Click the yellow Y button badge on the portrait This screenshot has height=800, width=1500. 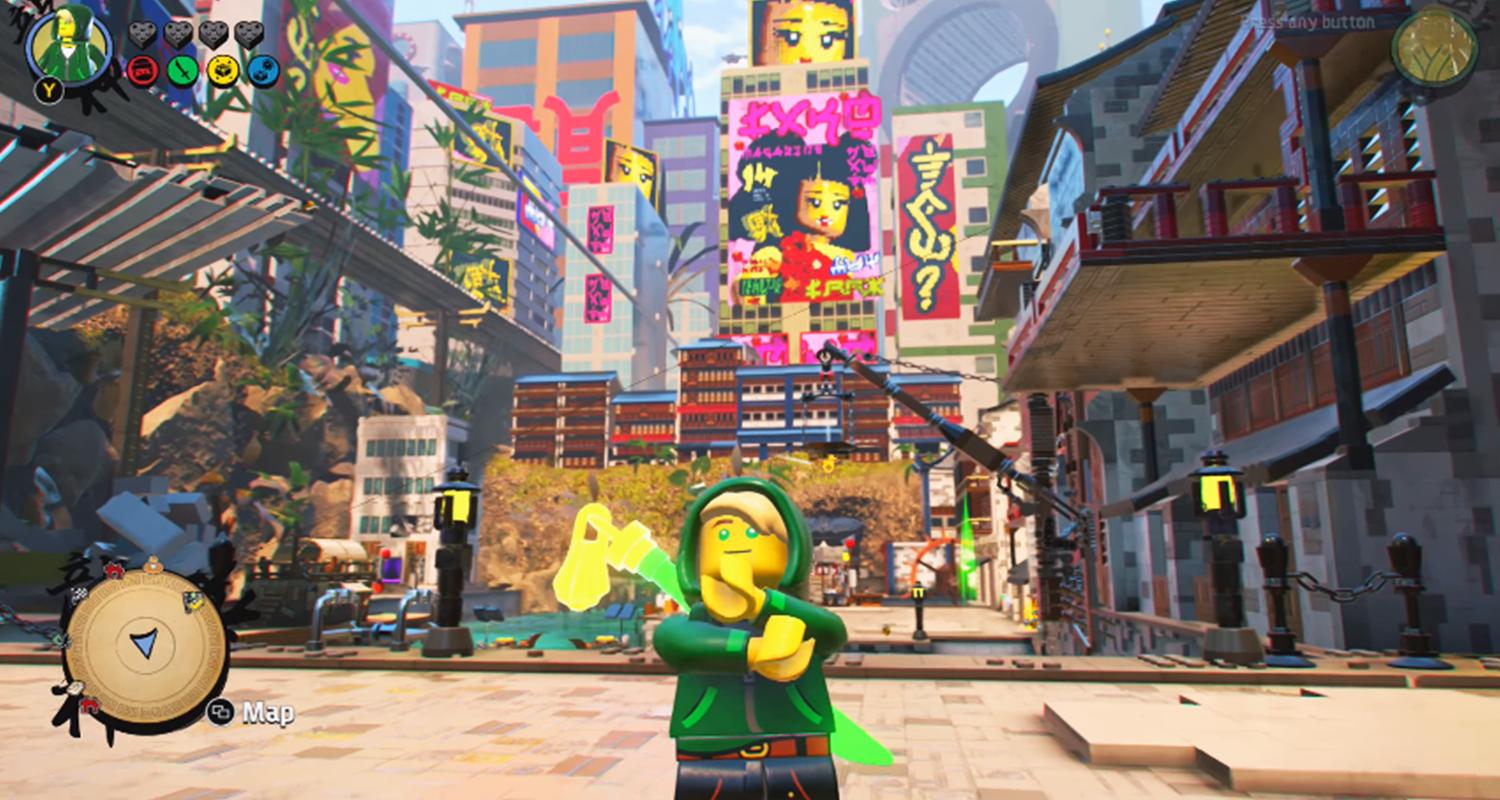click(x=49, y=88)
